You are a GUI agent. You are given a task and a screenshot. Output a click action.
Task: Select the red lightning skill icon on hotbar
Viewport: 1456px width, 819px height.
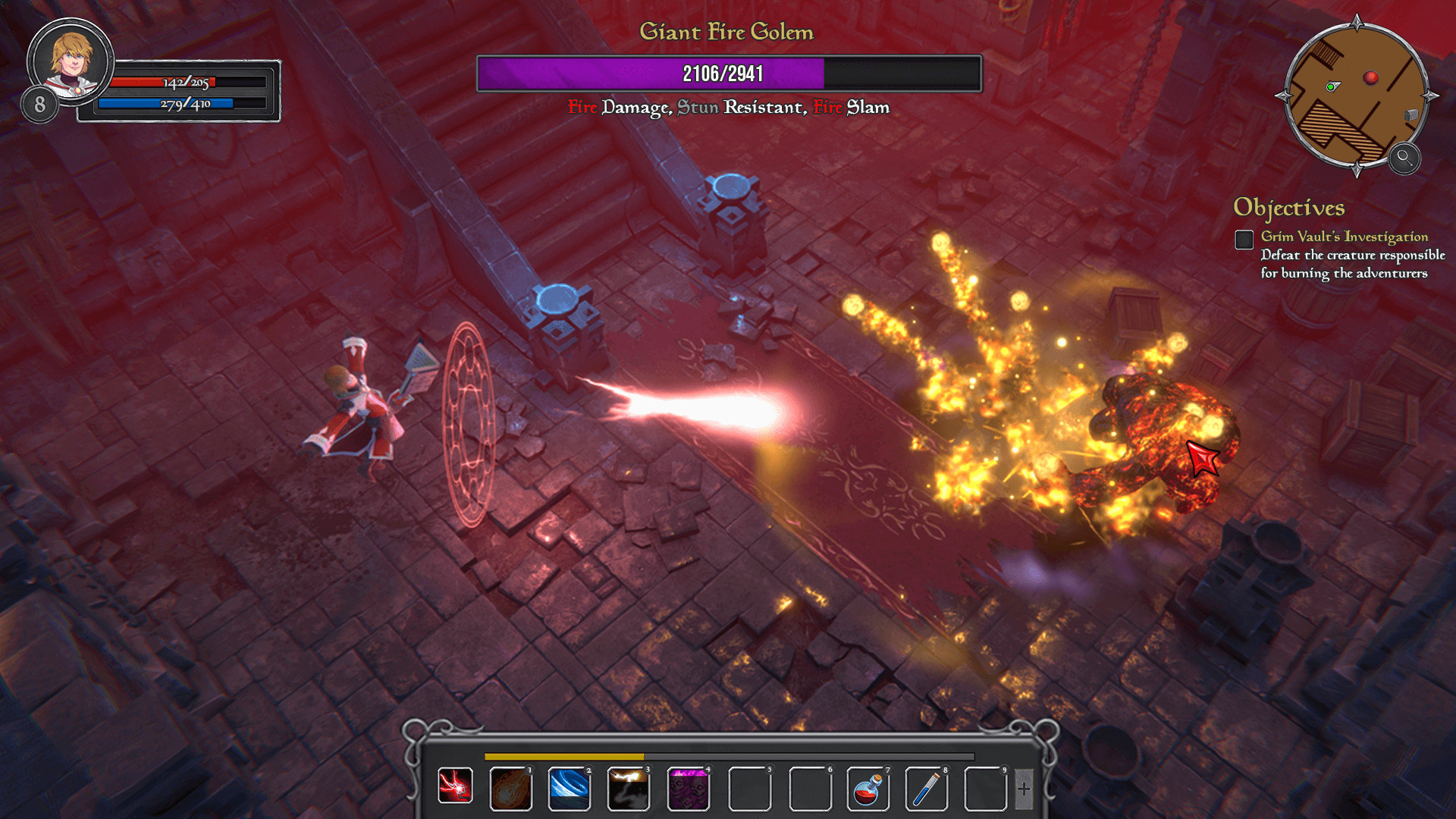tap(455, 786)
